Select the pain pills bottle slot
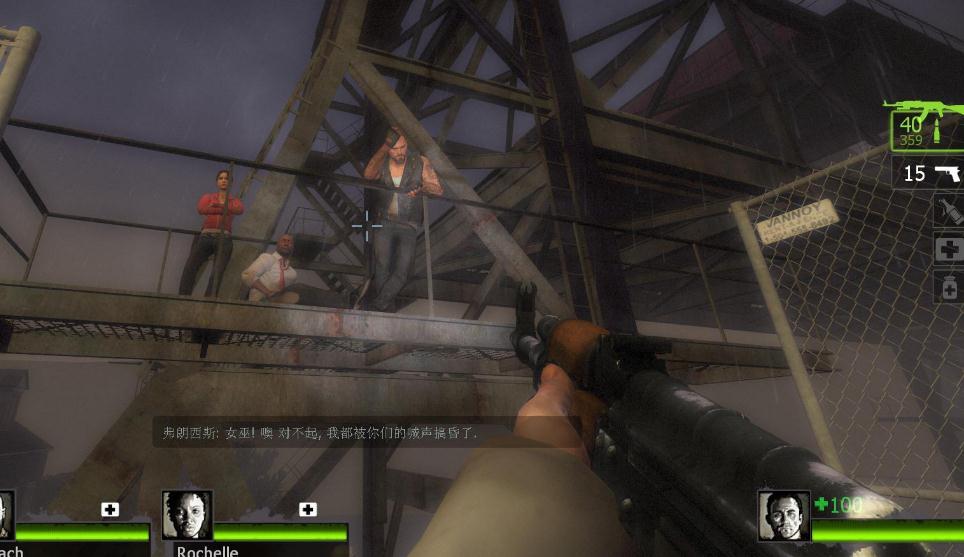The image size is (964, 557). click(948, 287)
